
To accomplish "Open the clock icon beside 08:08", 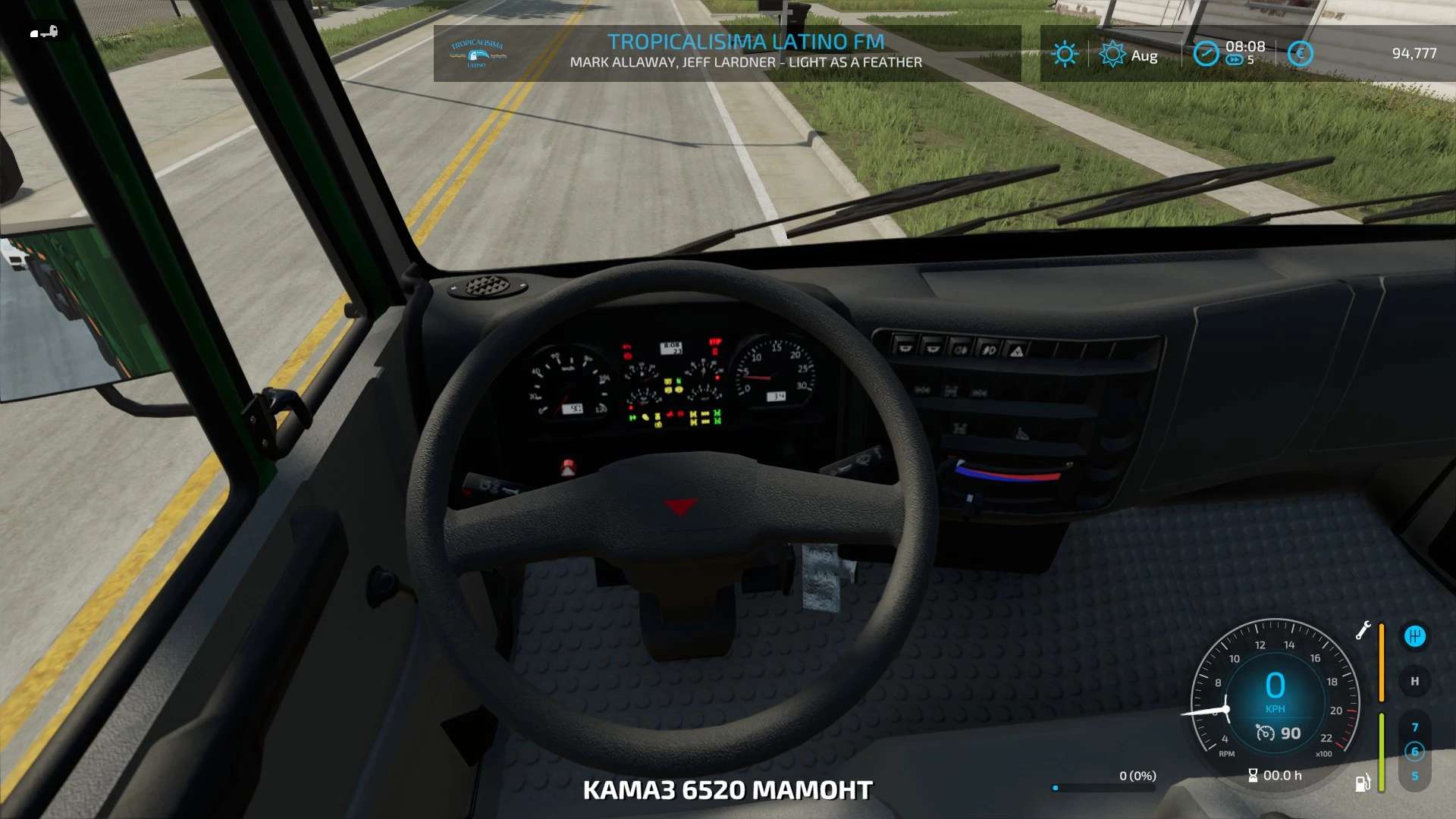I will point(1206,54).
